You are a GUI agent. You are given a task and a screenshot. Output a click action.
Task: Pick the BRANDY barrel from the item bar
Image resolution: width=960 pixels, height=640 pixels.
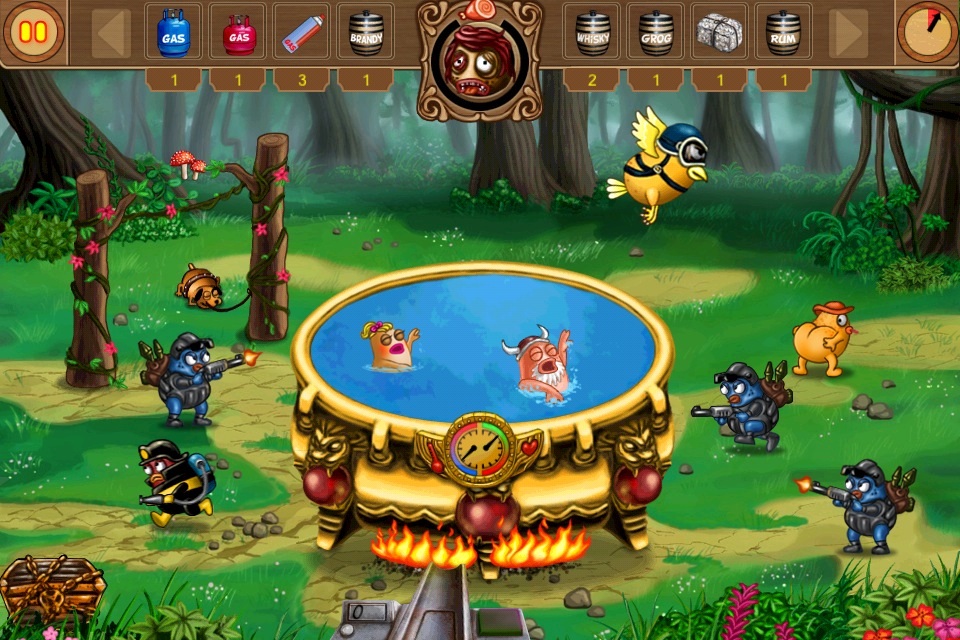tap(365, 34)
